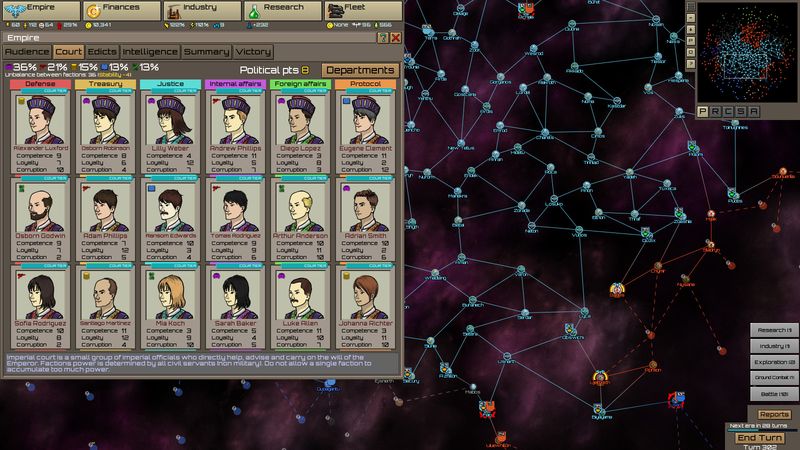Open the Empire window help button
Viewport: 800px width, 450px height.
[382, 37]
